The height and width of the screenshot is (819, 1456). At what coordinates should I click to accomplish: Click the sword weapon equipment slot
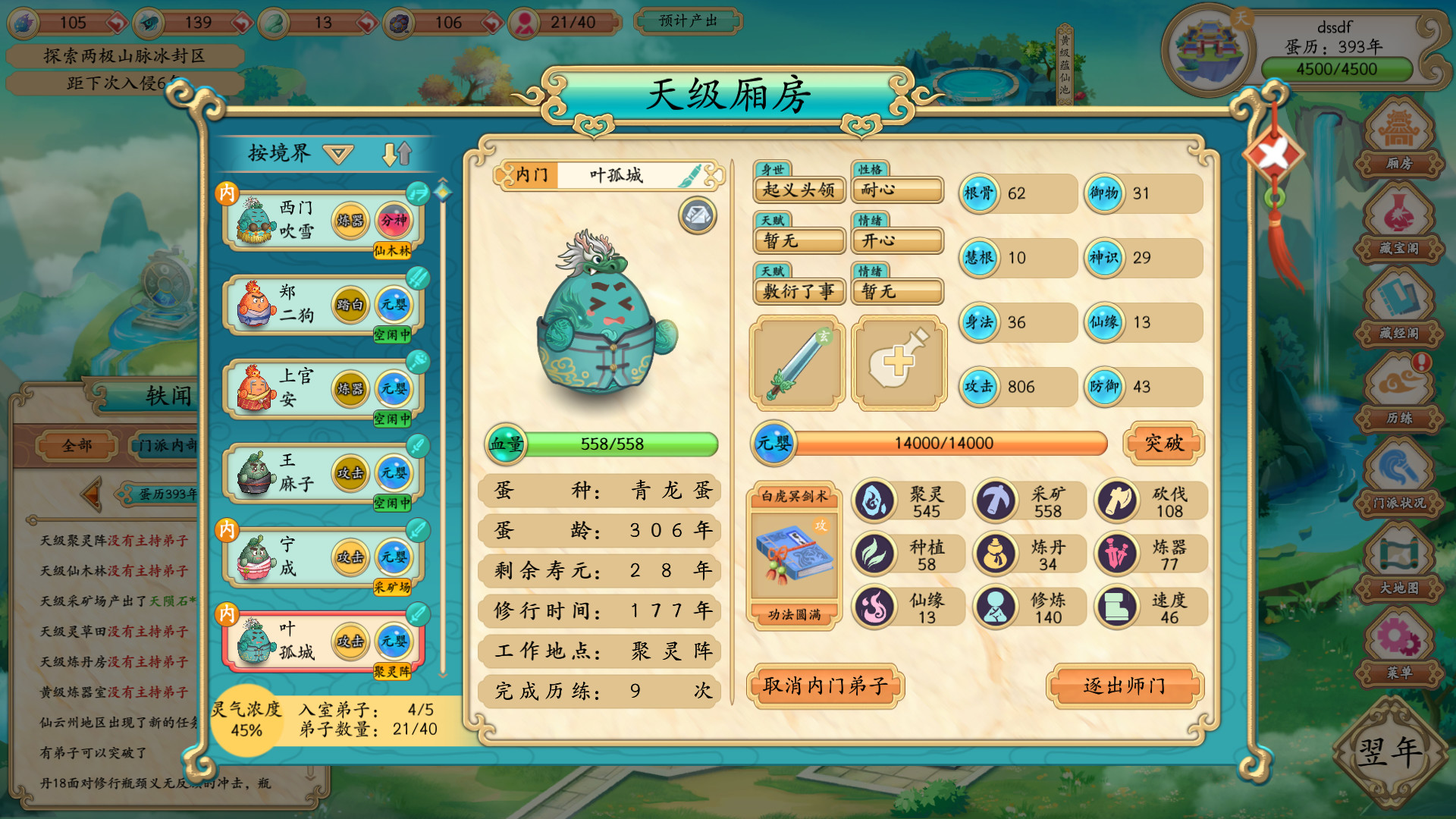pyautogui.click(x=797, y=362)
